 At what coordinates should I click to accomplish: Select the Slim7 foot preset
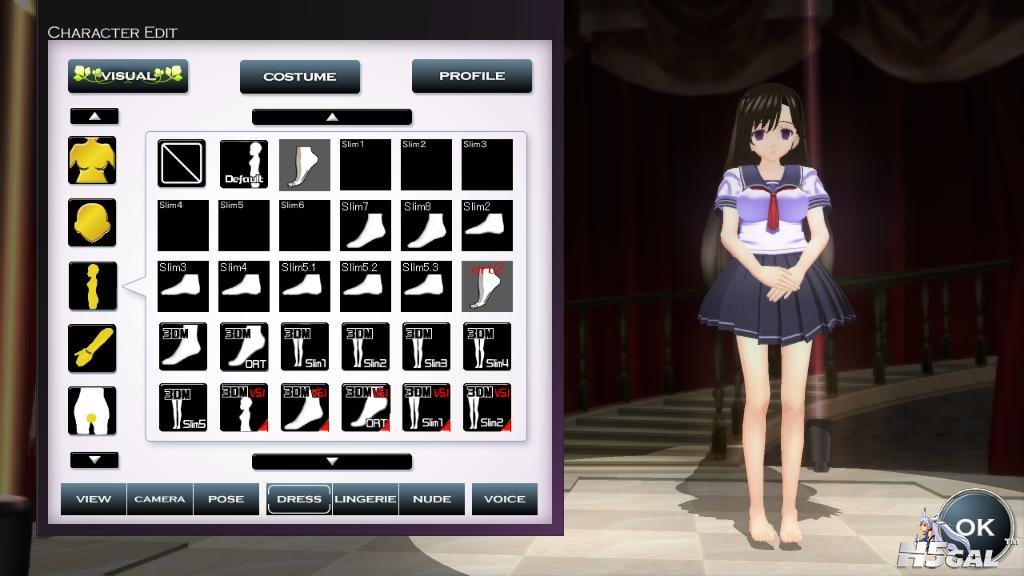tap(365, 225)
